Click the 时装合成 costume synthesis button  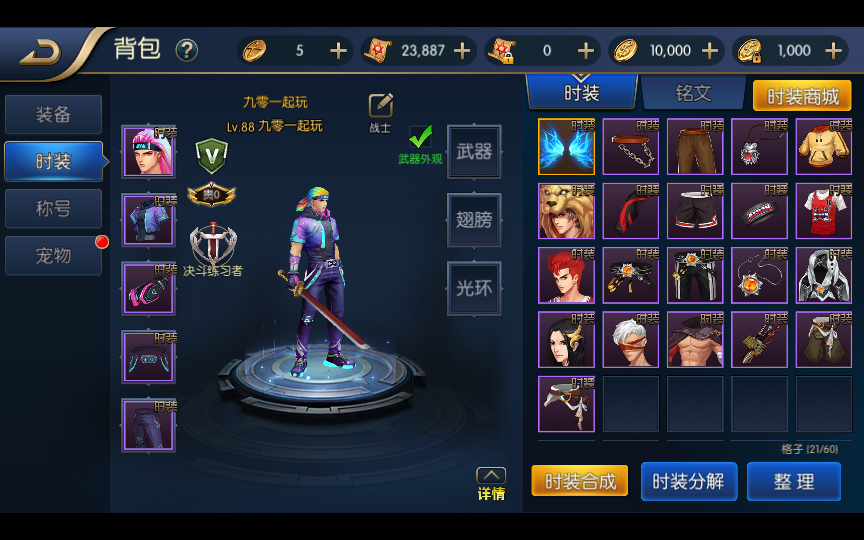(x=580, y=481)
